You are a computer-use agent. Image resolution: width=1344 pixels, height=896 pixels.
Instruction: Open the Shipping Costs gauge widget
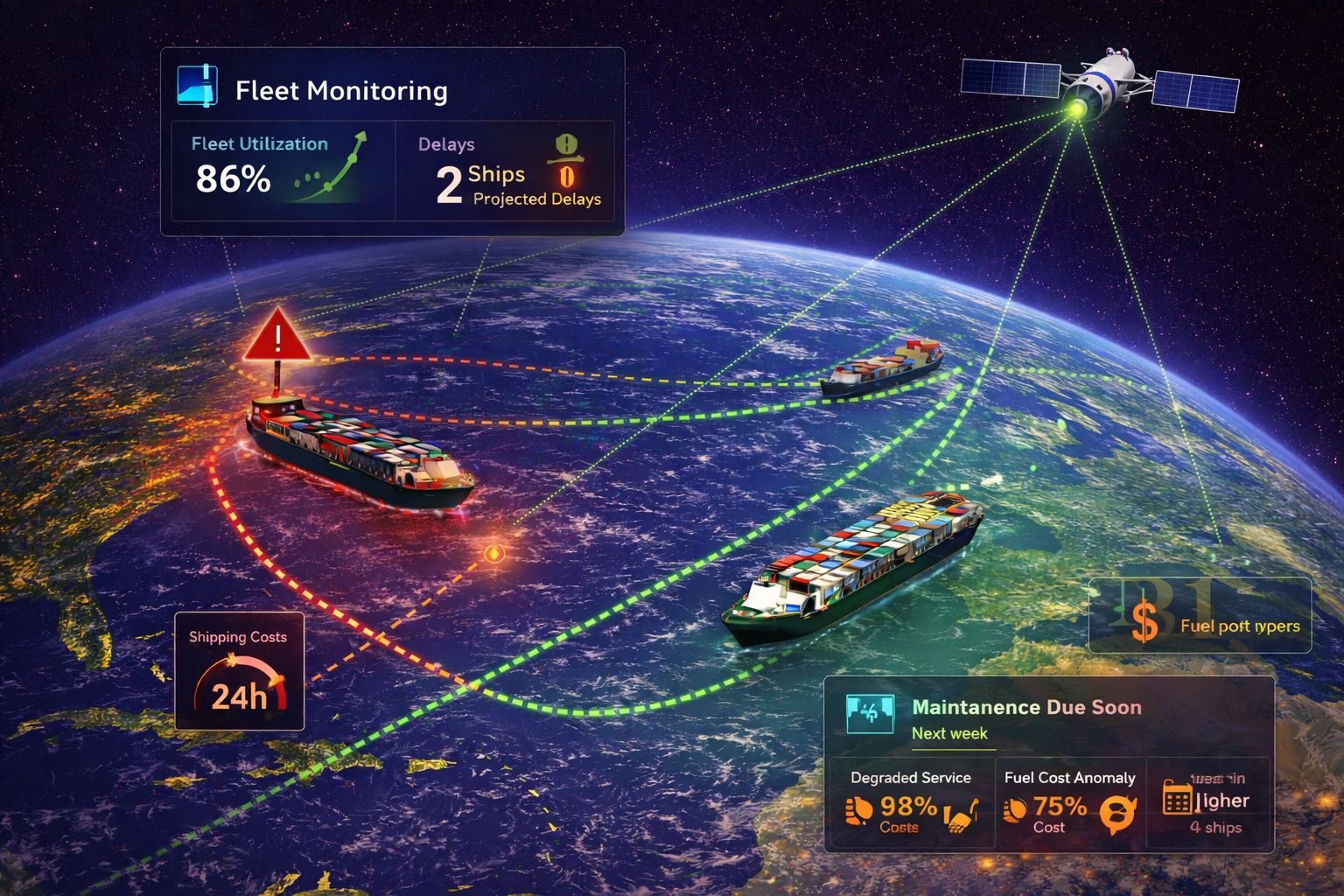pos(239,671)
